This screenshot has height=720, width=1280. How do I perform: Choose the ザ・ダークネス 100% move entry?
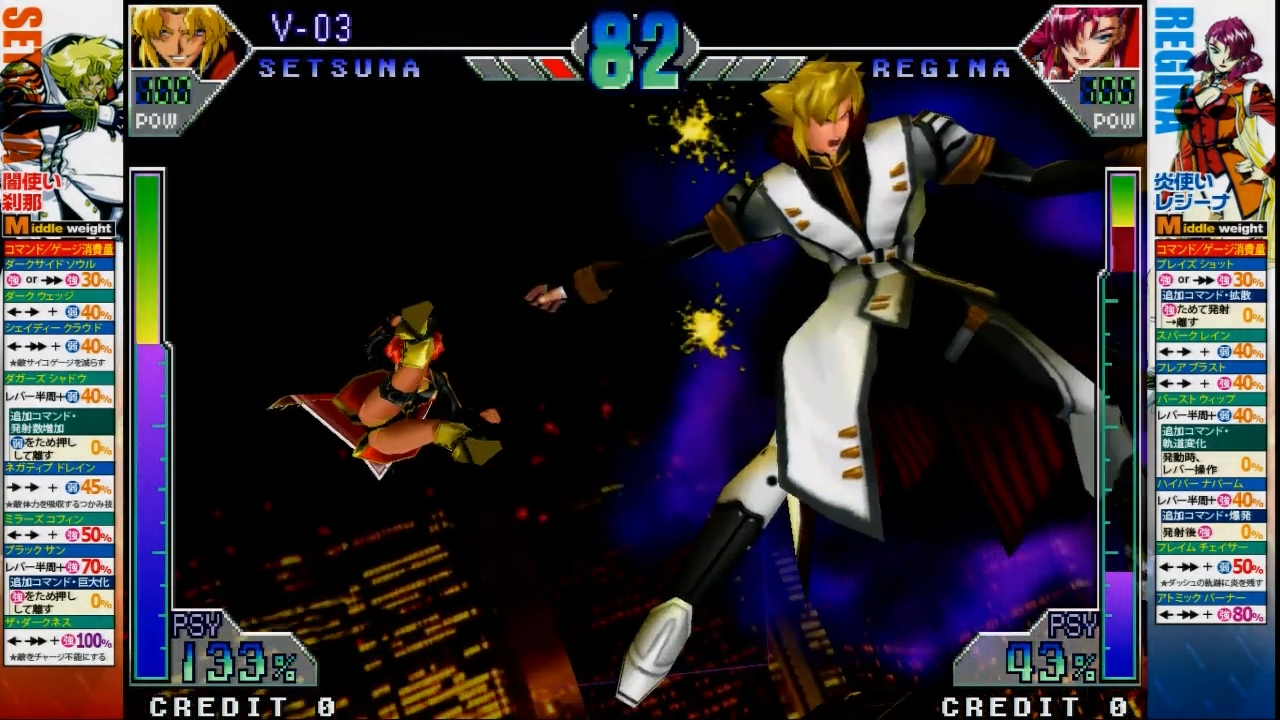(60, 632)
